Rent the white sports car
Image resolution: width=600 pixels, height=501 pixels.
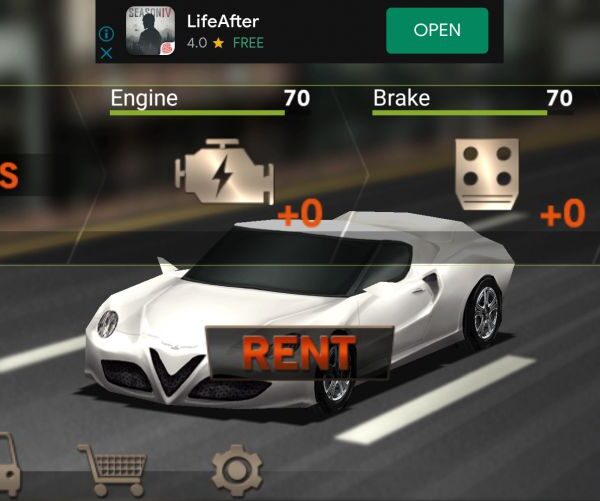coord(298,352)
